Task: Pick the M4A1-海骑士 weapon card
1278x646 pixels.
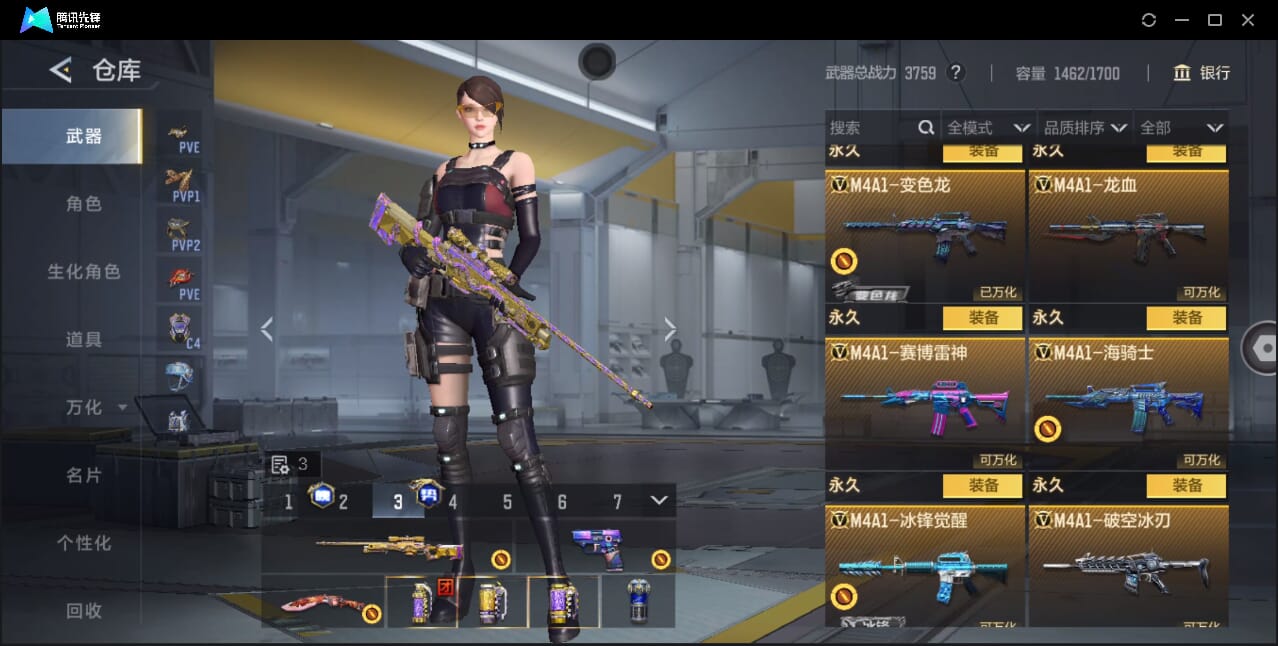Action: (1128, 404)
